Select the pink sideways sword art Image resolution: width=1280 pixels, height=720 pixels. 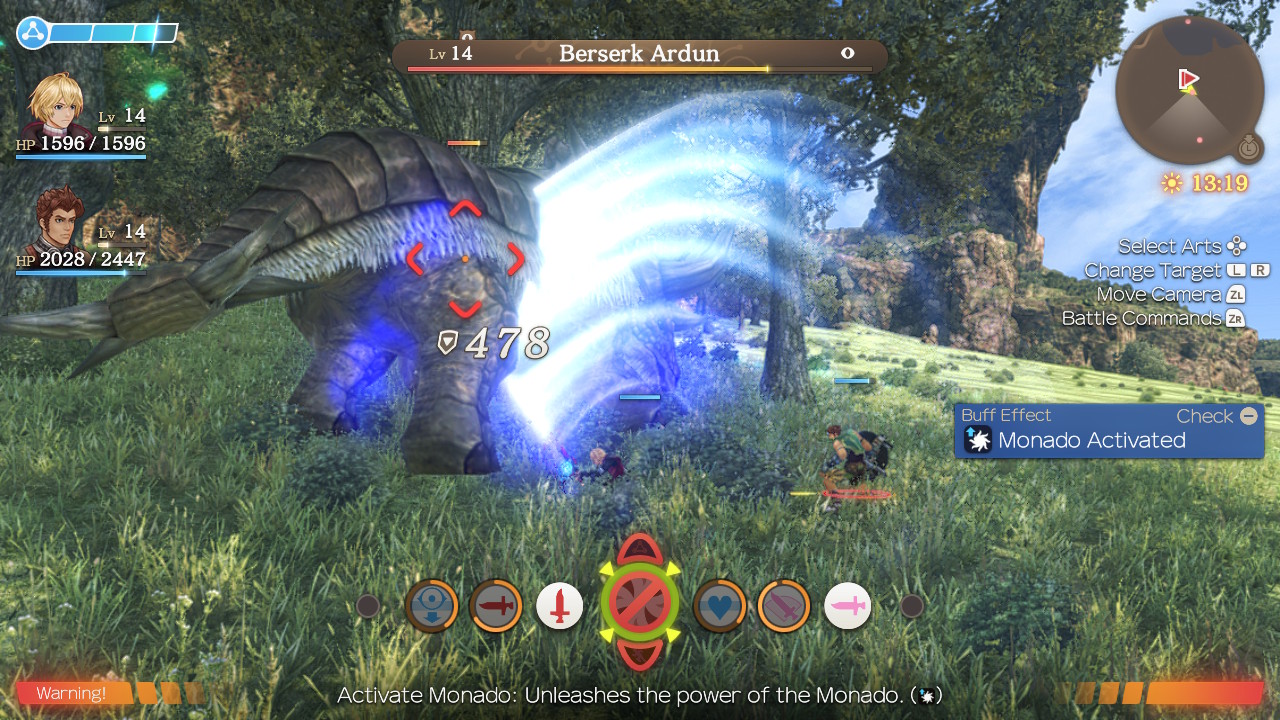pyautogui.click(x=847, y=606)
